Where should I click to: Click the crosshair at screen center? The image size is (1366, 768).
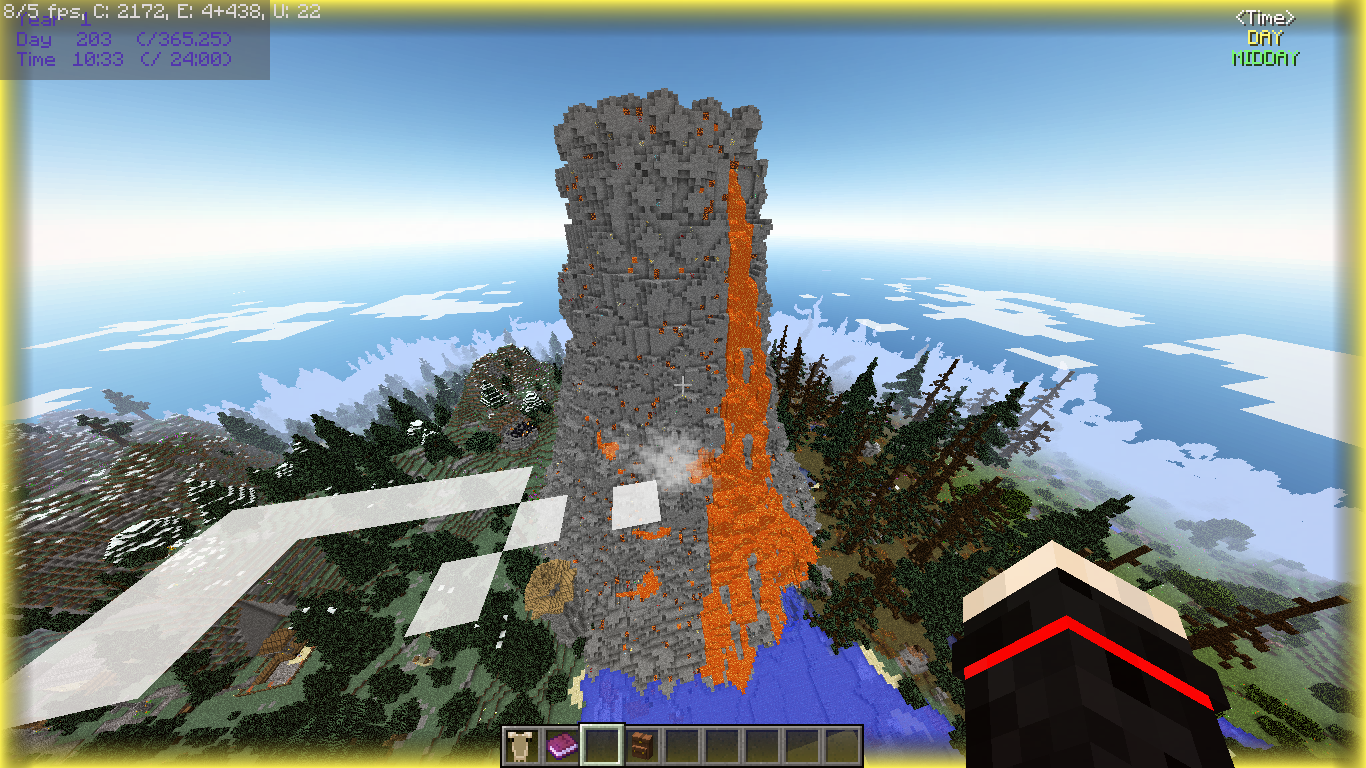click(683, 384)
